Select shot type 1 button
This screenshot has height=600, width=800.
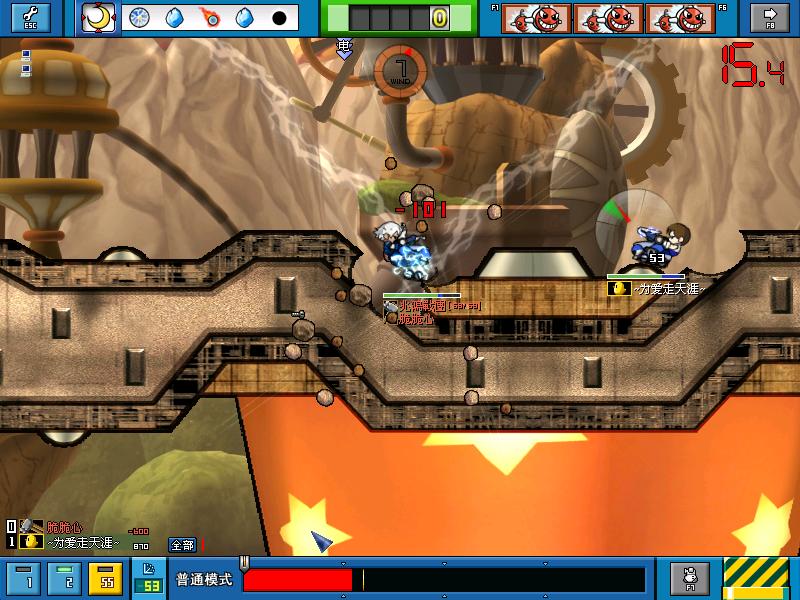point(28,578)
